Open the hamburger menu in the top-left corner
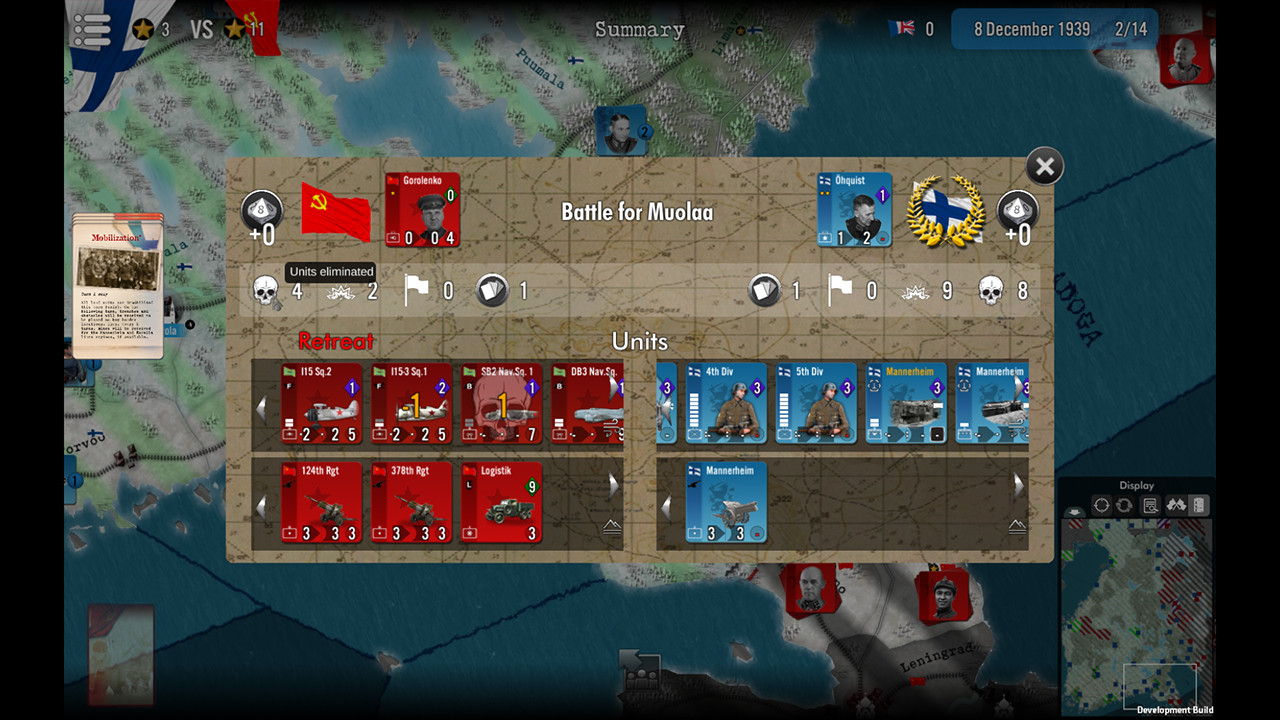The width and height of the screenshot is (1280, 720). point(91,29)
